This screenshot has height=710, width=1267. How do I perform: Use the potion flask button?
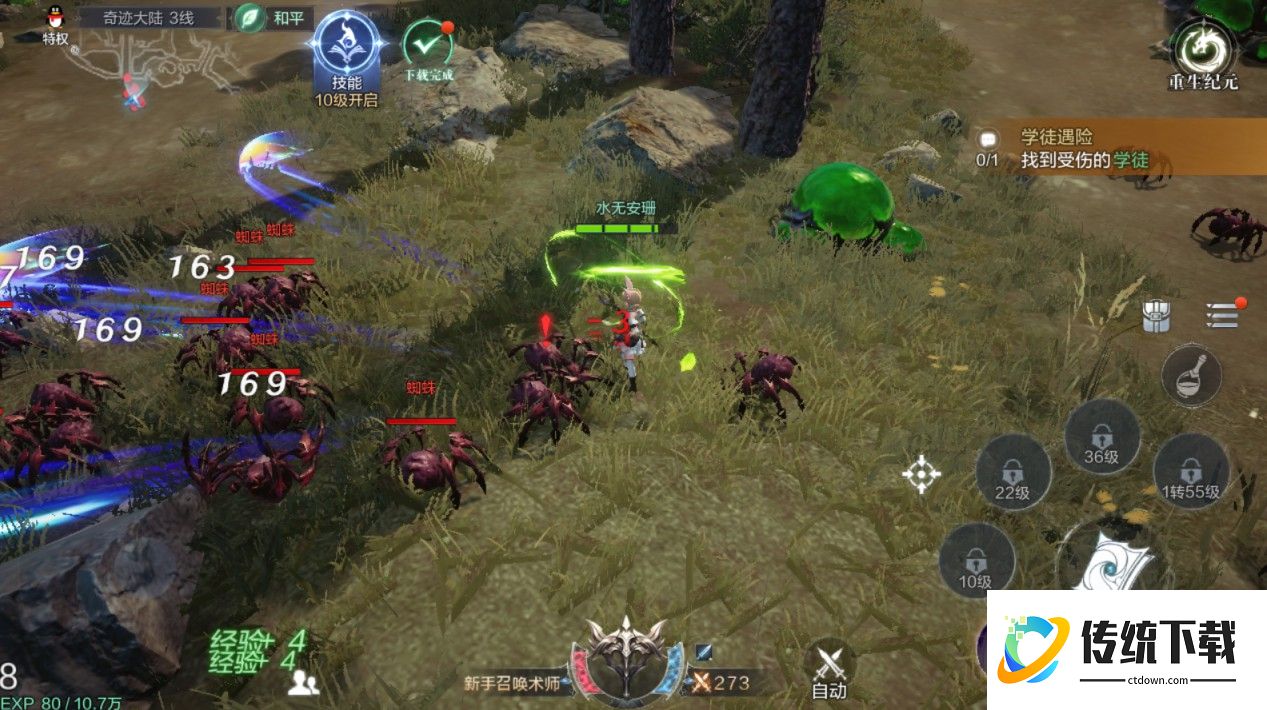(1191, 375)
